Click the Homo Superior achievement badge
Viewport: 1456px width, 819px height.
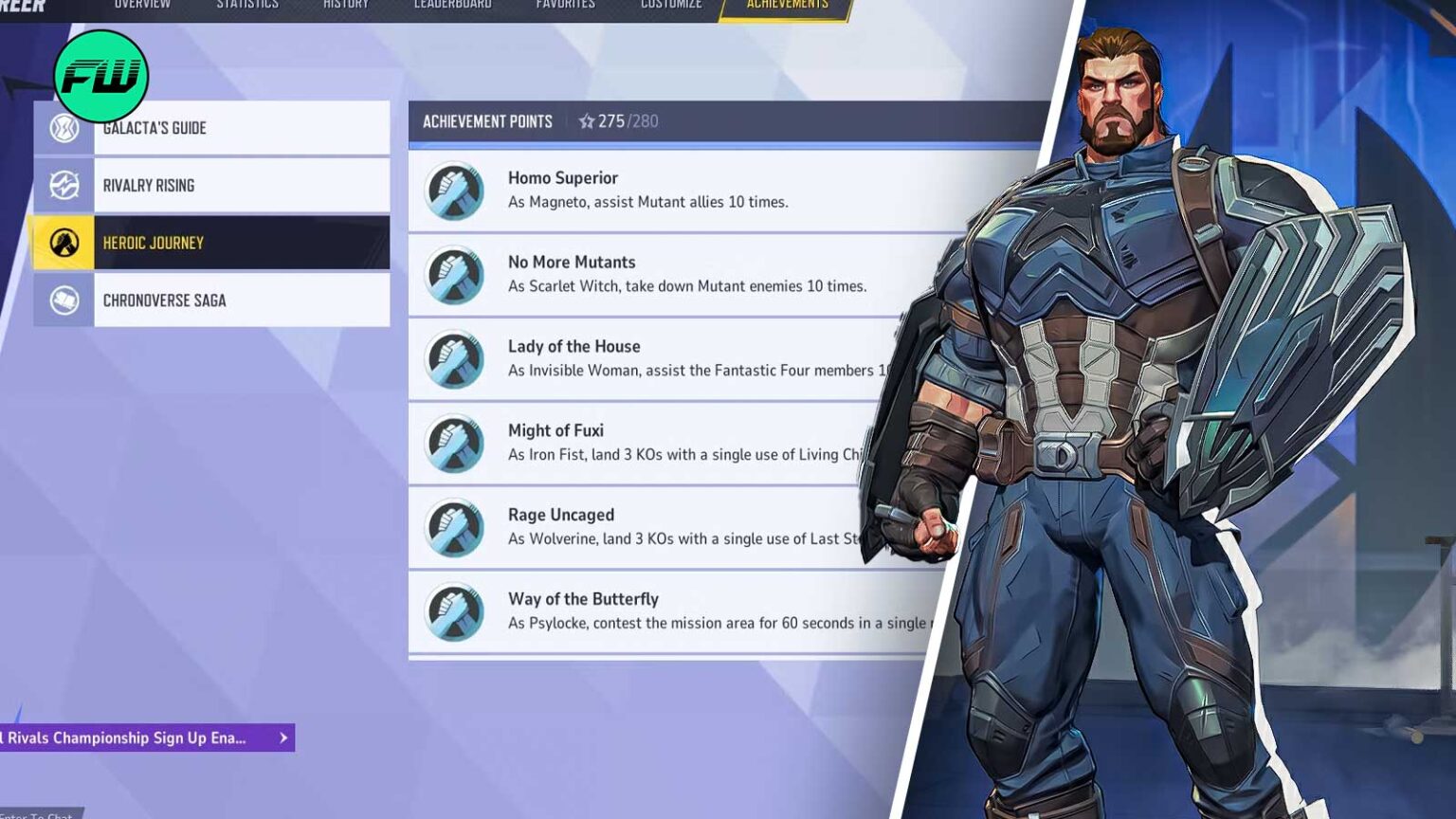click(453, 190)
